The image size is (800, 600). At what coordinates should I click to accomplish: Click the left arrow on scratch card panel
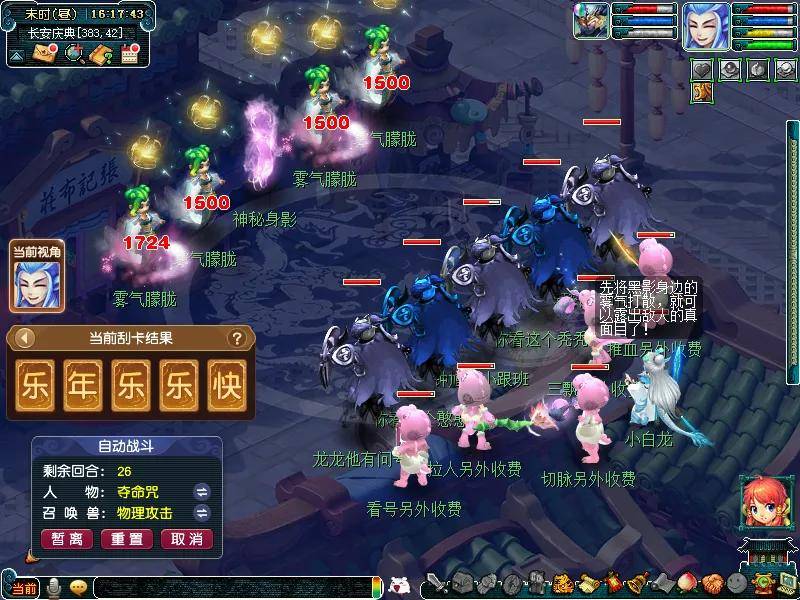click(26, 338)
